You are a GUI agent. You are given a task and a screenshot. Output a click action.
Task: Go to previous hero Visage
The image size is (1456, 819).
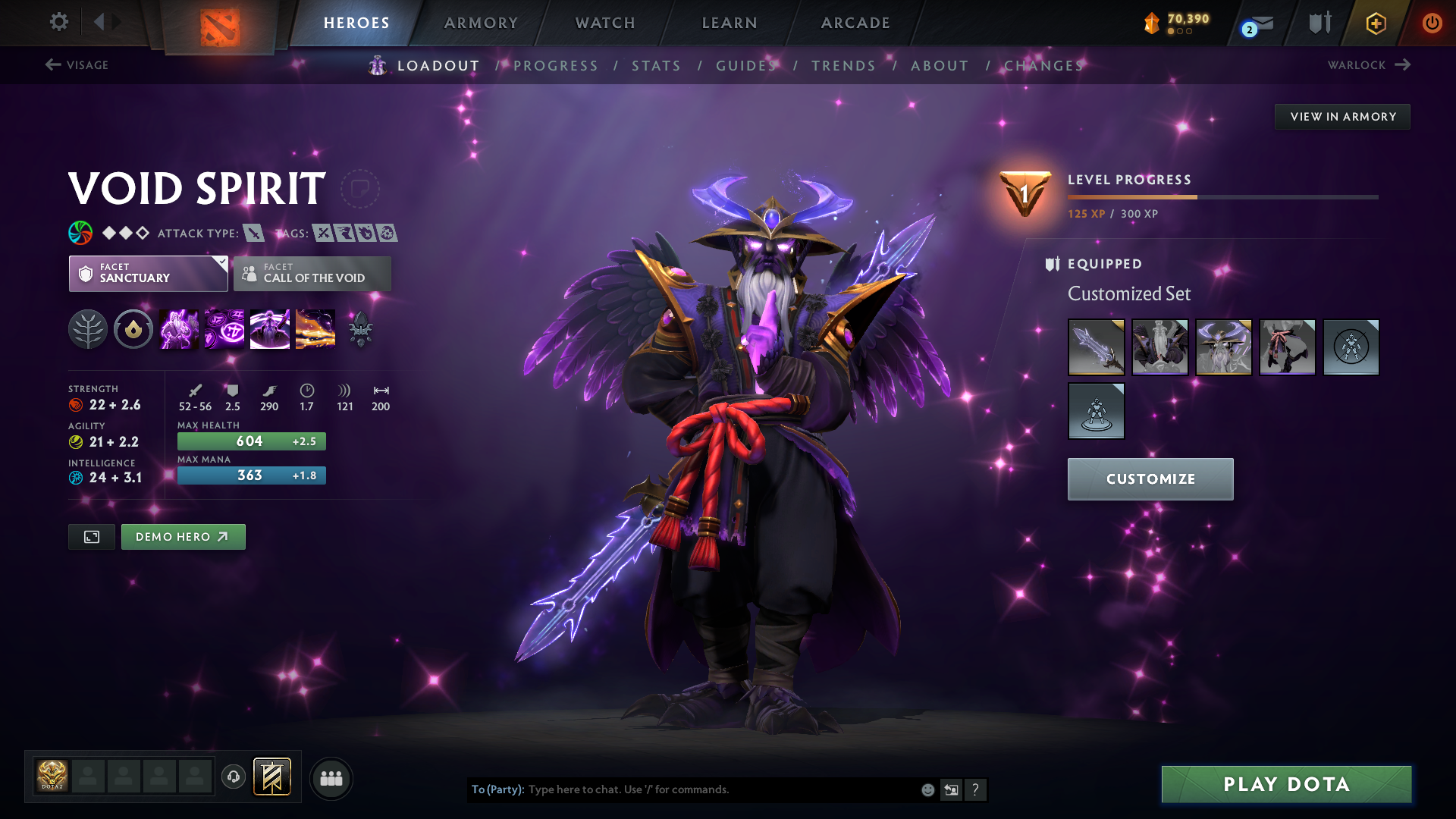(x=77, y=65)
